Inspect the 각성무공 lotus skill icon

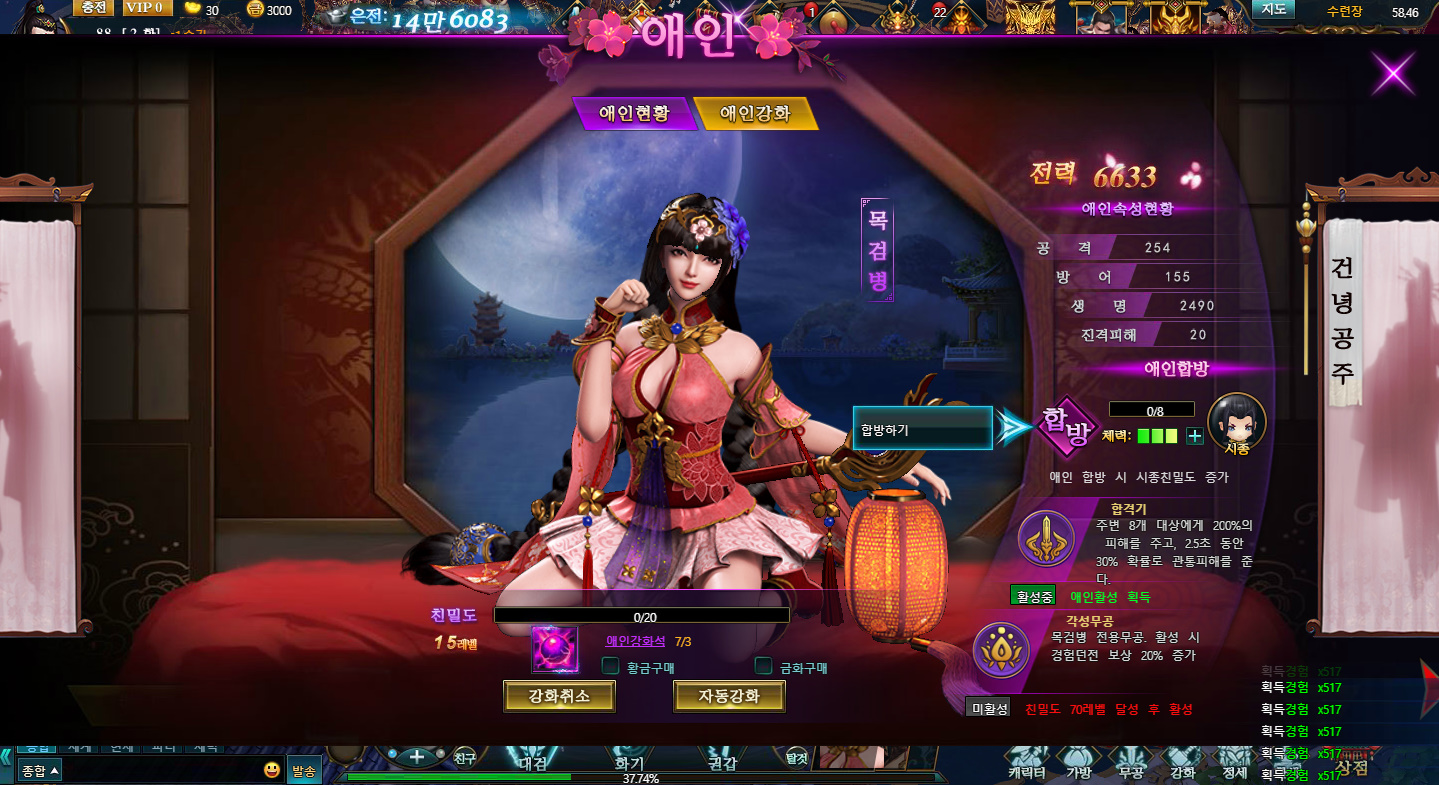[x=1001, y=650]
